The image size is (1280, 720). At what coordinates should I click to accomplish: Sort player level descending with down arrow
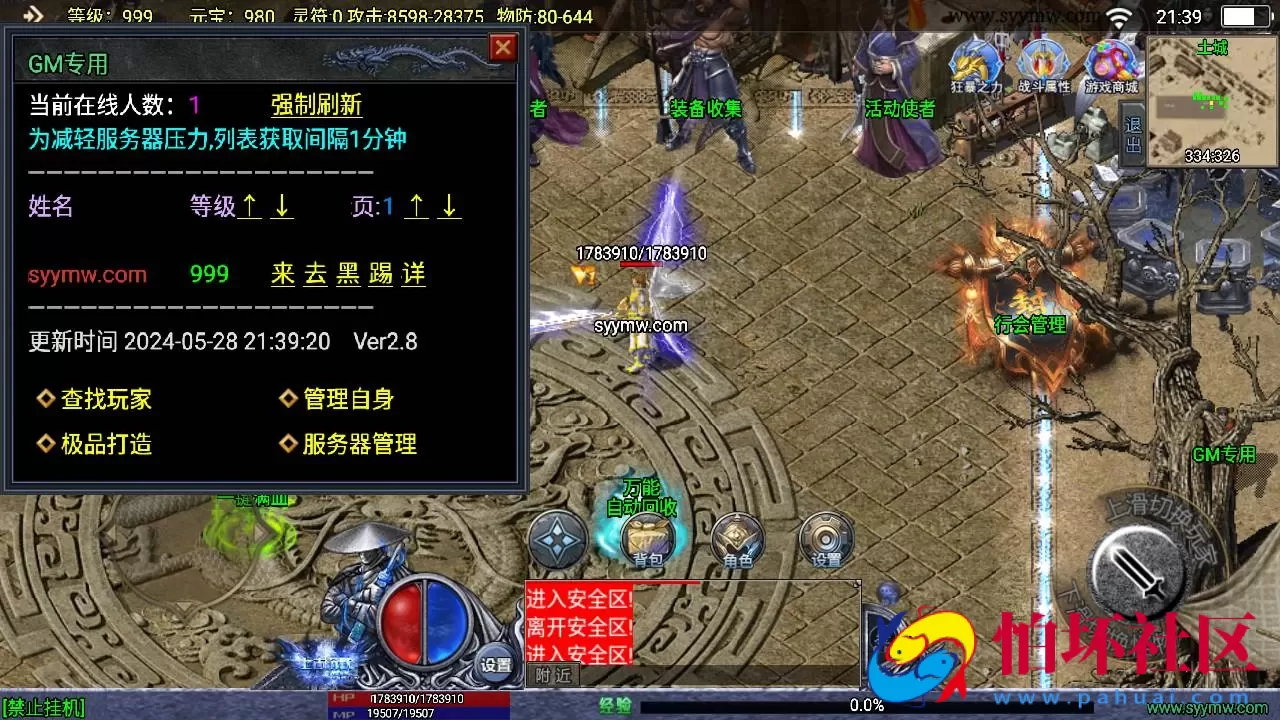click(x=280, y=206)
